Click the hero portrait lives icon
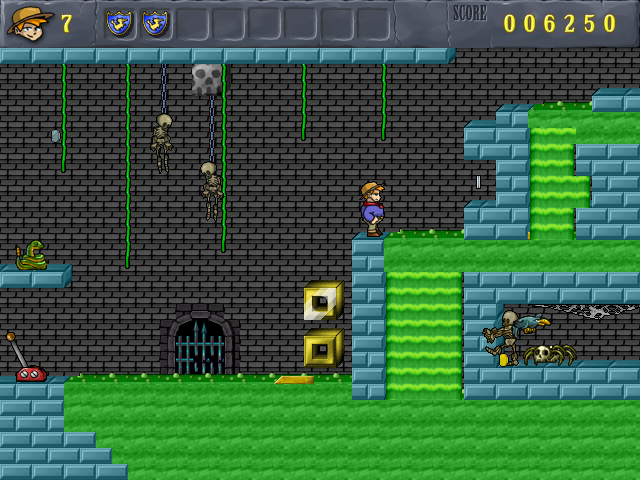Image resolution: width=640 pixels, height=480 pixels. [29, 22]
